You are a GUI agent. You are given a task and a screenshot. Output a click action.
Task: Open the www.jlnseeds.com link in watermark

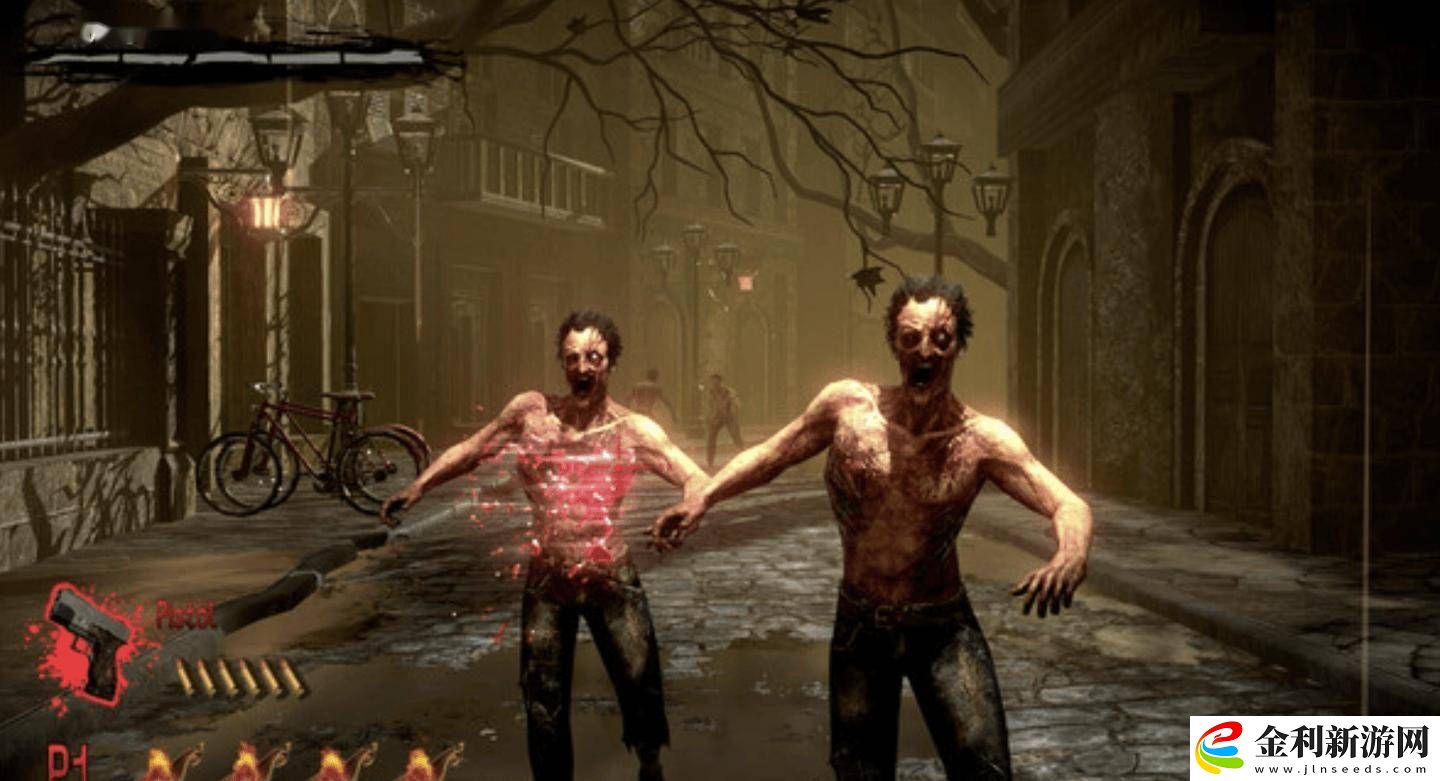click(1342, 768)
